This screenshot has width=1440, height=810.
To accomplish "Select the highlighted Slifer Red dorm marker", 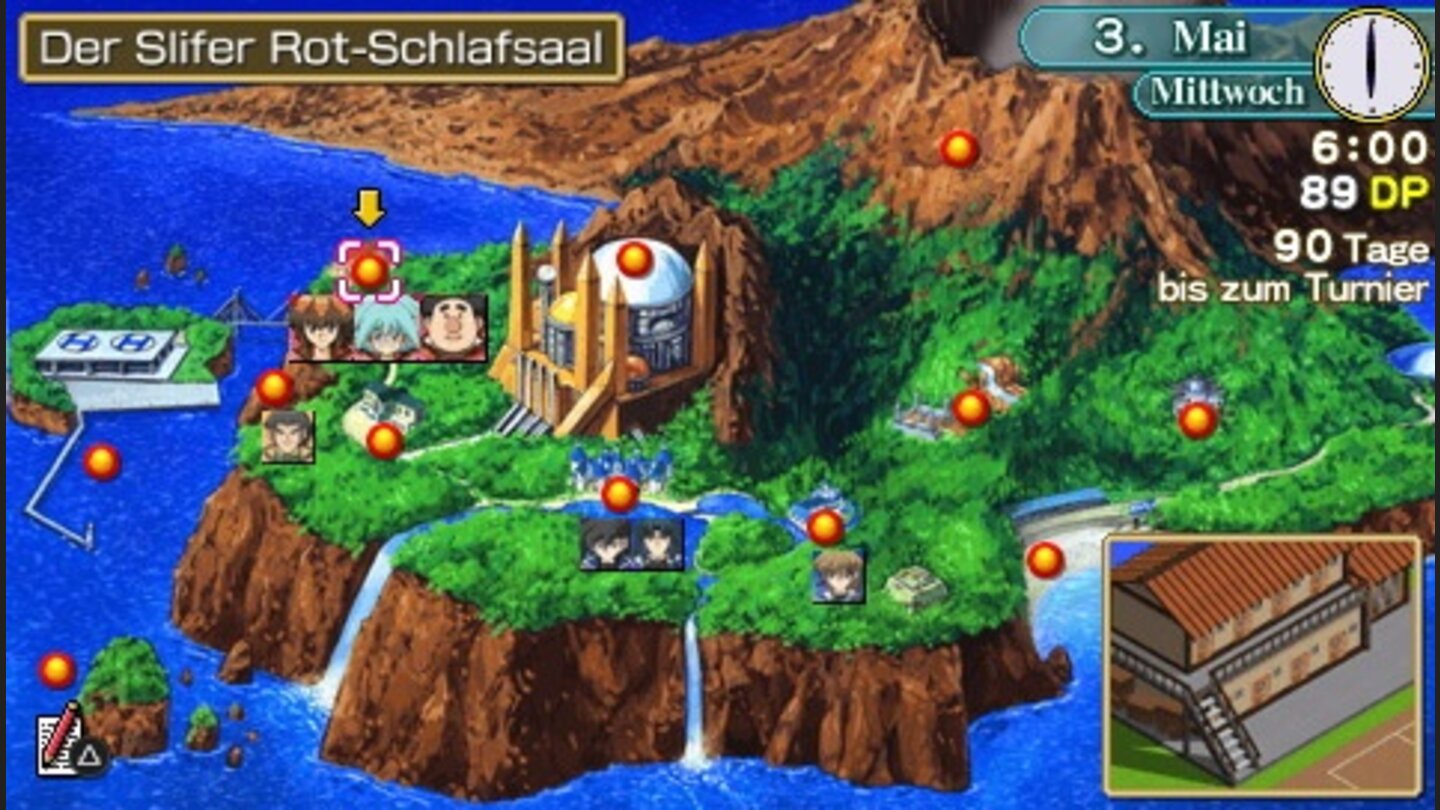I will click(x=369, y=268).
